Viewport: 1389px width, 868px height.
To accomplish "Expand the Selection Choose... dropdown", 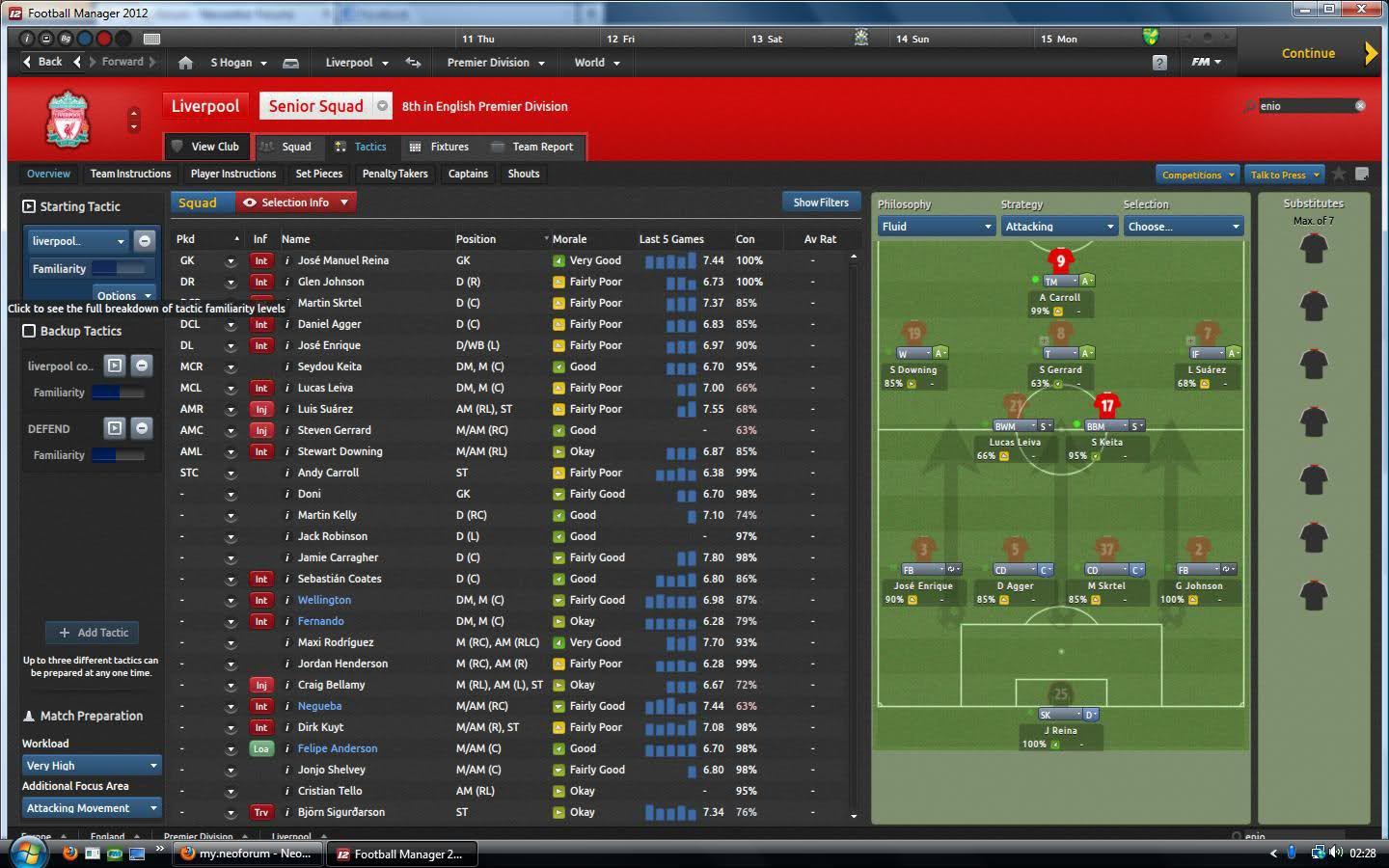I will pyautogui.click(x=1183, y=226).
